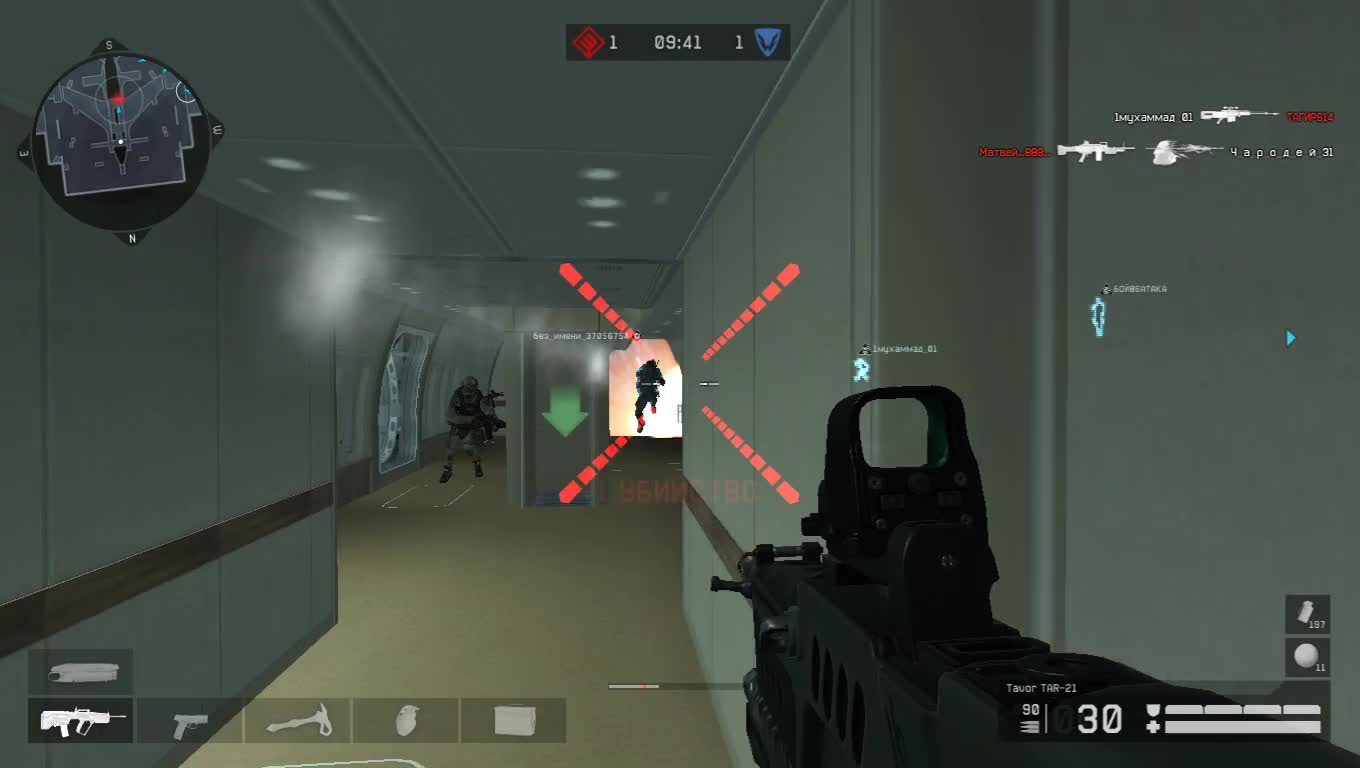Select the shotgun weapon slot above the rifle
The image size is (1360, 768).
tap(82, 672)
